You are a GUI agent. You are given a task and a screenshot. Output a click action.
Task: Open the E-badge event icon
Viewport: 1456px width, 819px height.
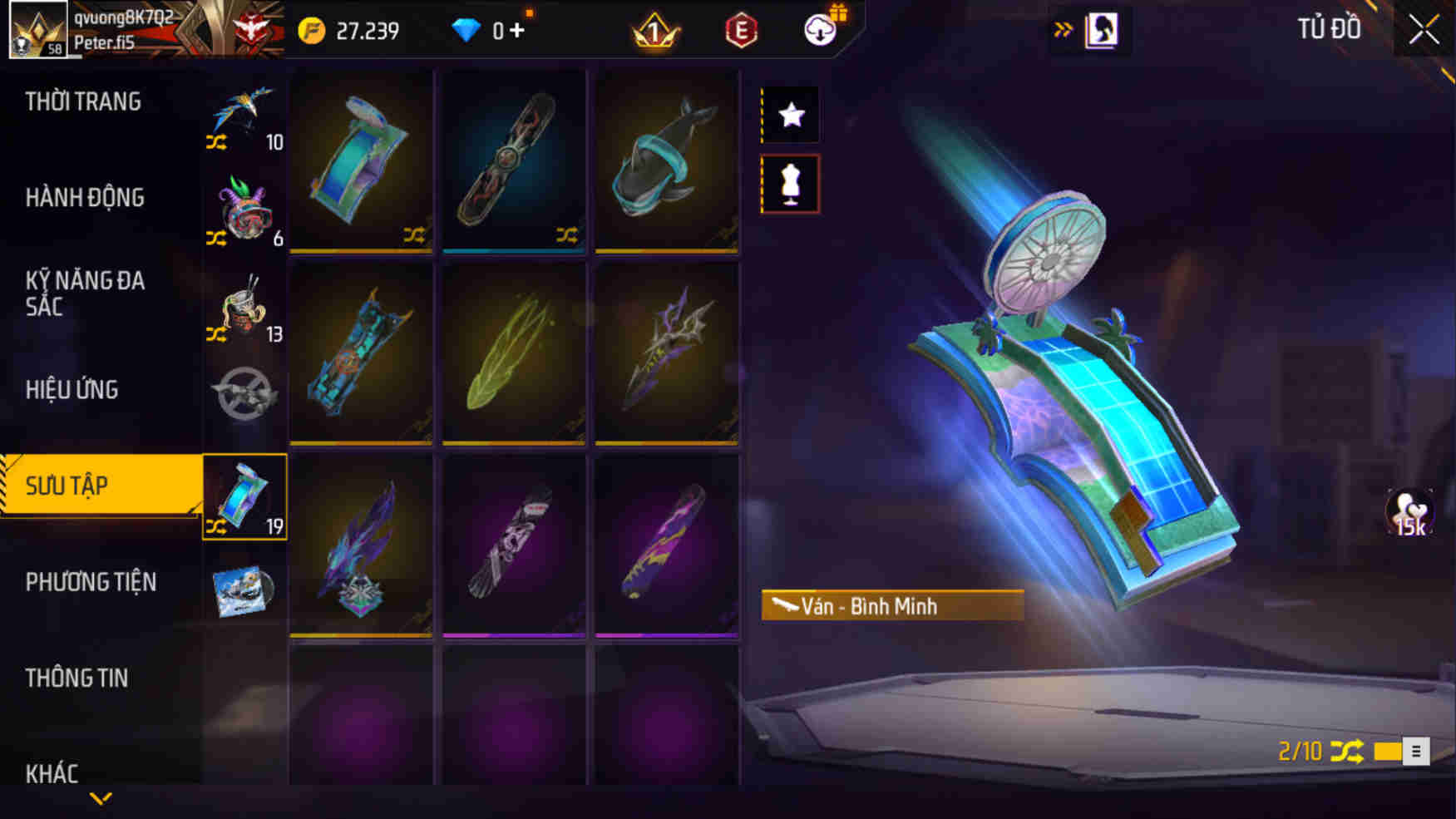(x=743, y=29)
